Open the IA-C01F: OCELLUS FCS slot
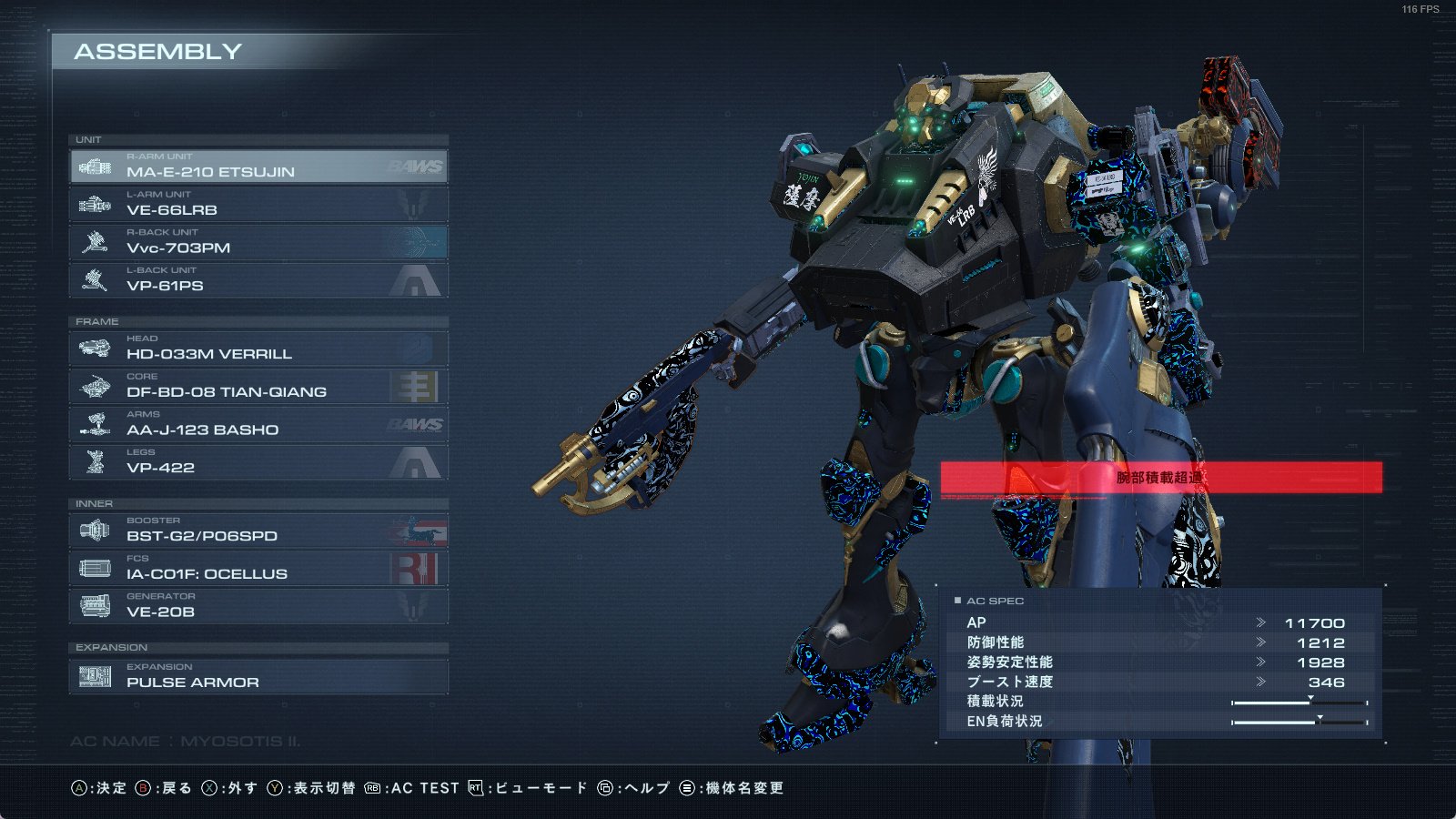Image resolution: width=1456 pixels, height=819 pixels. pos(258,569)
